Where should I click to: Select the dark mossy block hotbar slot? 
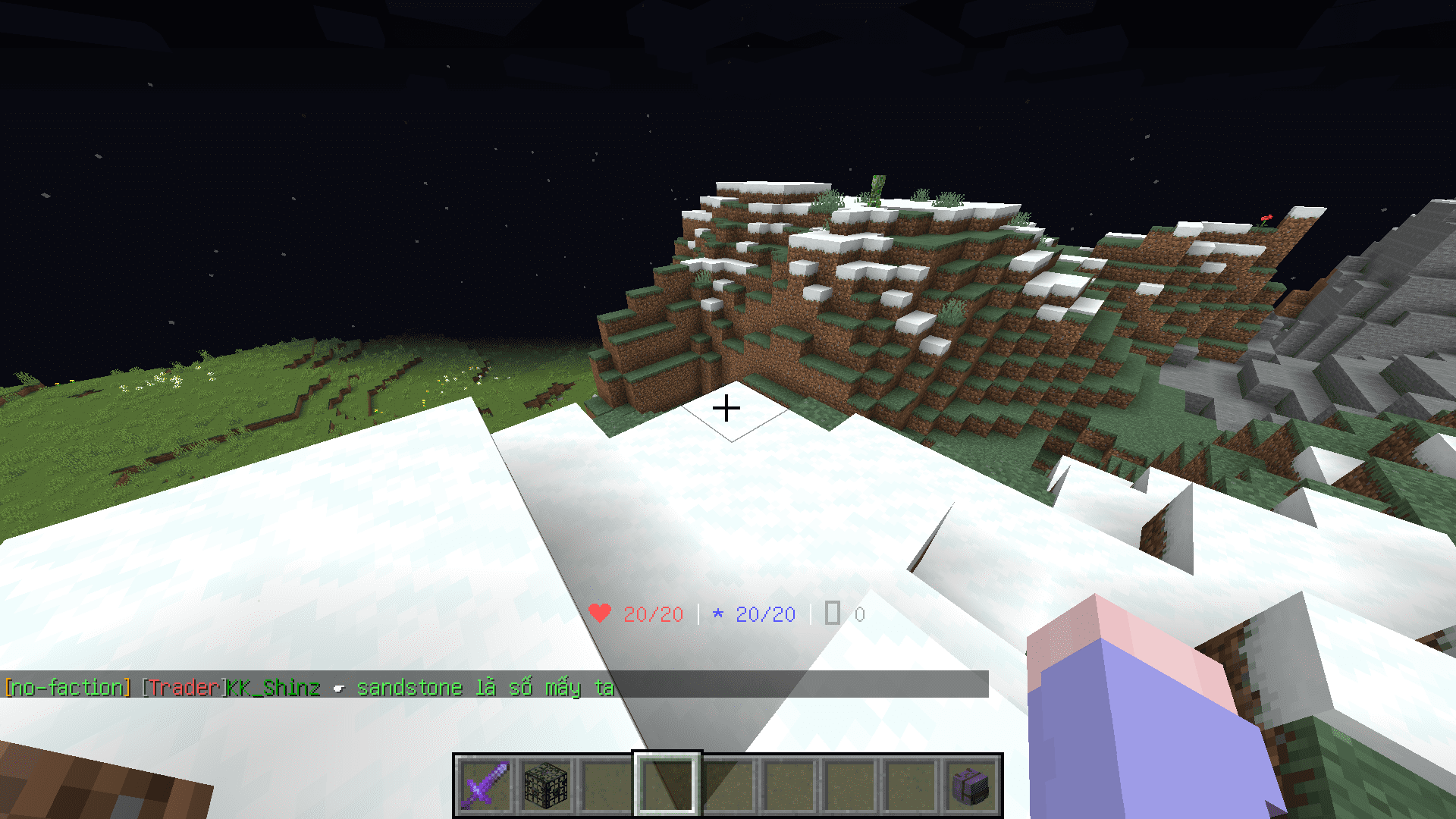click(x=546, y=784)
